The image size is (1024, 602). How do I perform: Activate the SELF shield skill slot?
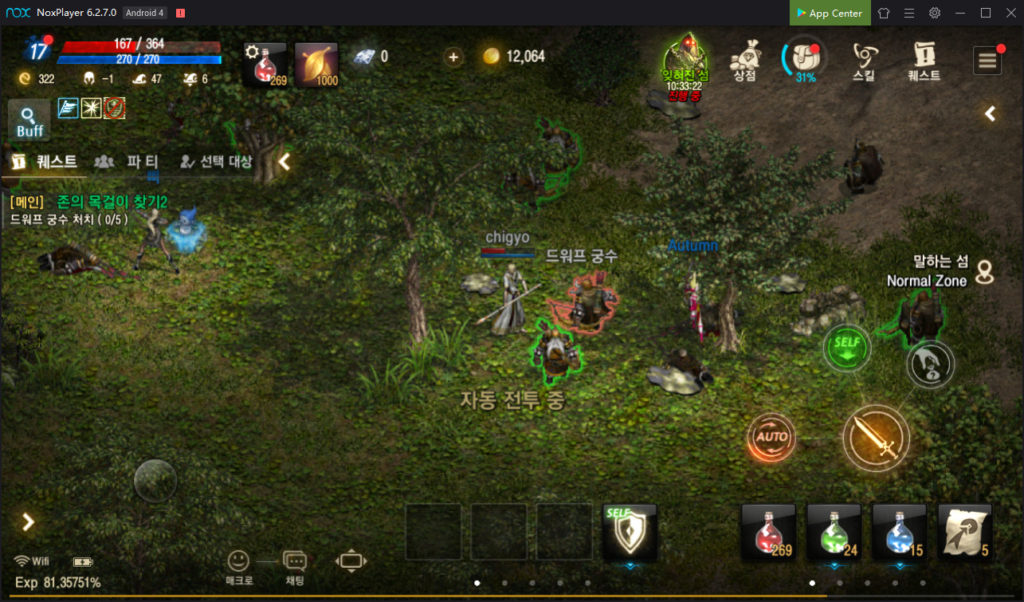(630, 531)
